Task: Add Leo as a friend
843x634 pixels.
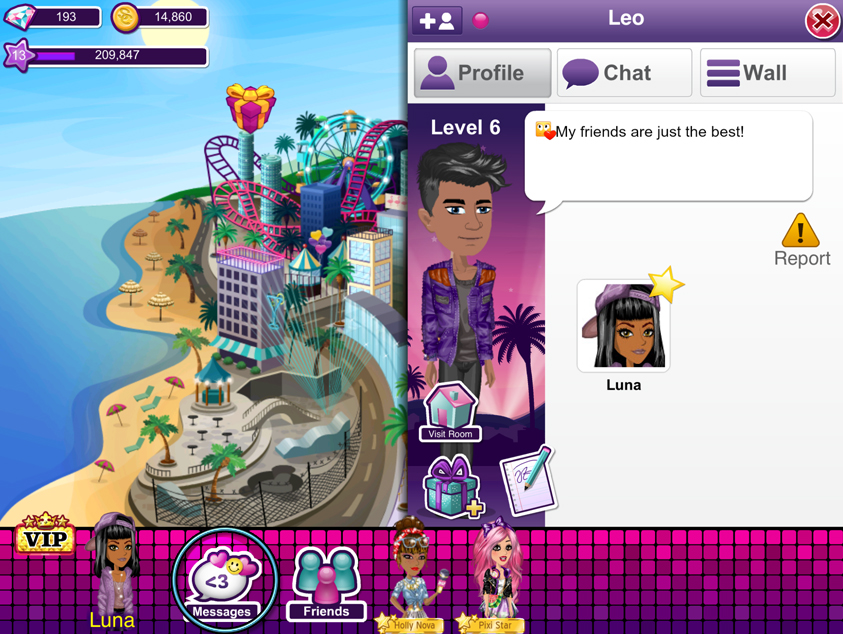Action: coord(437,20)
